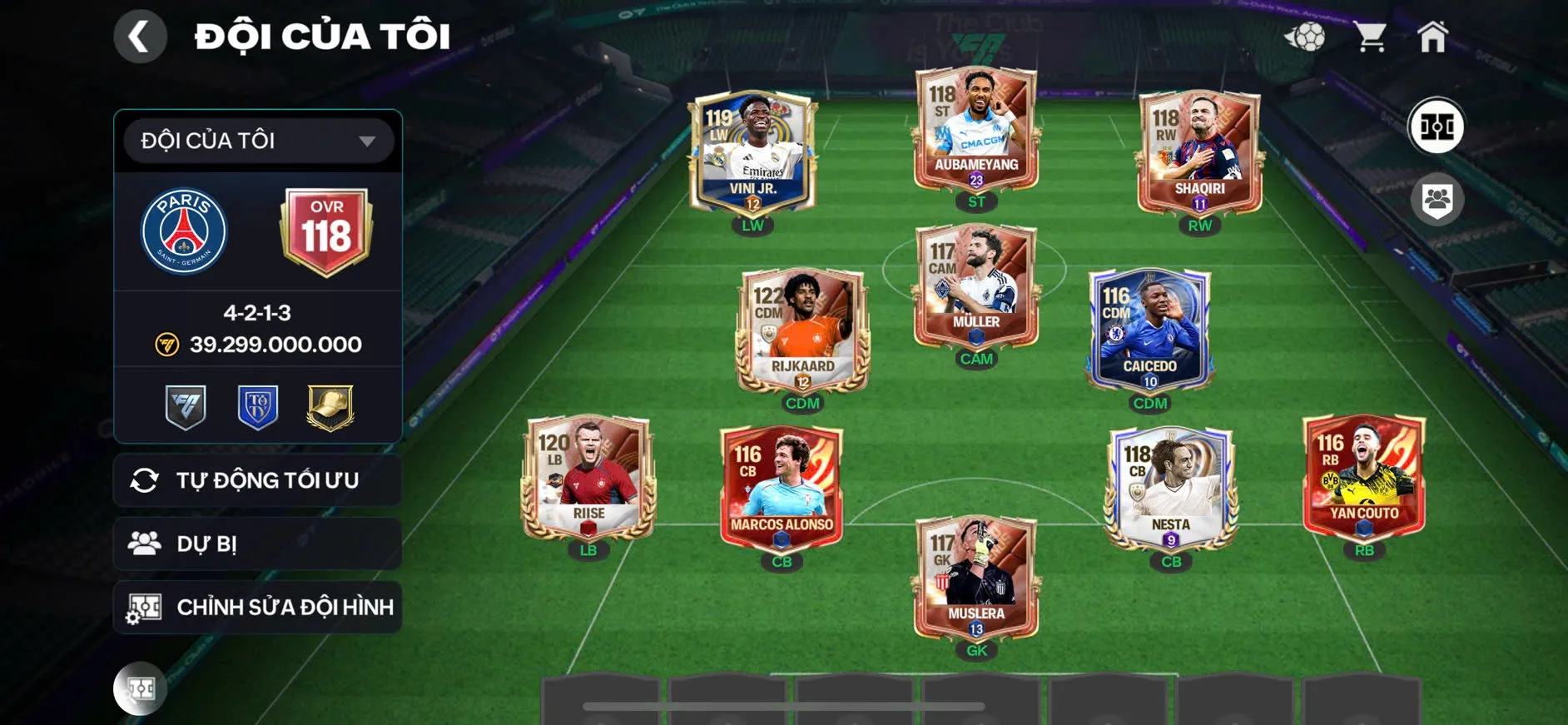Screen dimensions: 1568x725
Task: Open the shopping cart store
Action: pos(1369,37)
